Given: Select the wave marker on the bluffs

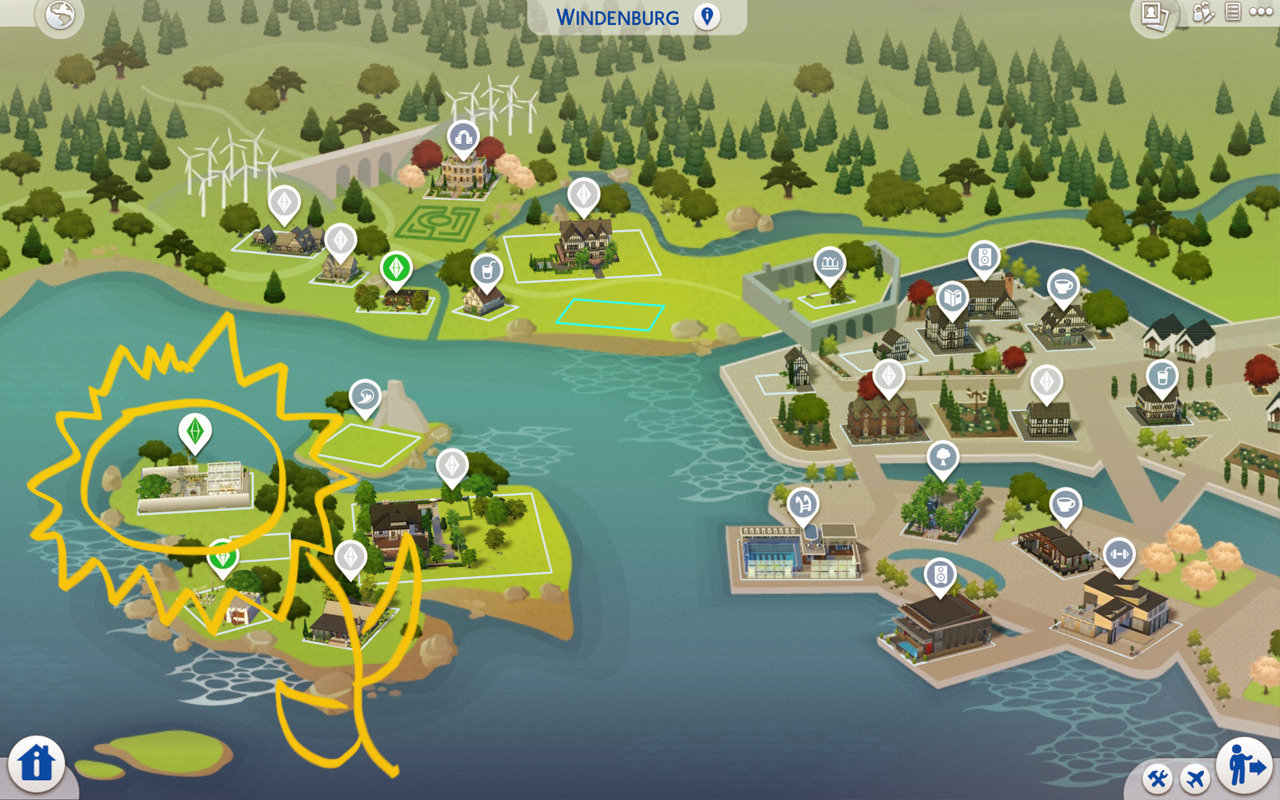Looking at the screenshot, I should click(365, 395).
